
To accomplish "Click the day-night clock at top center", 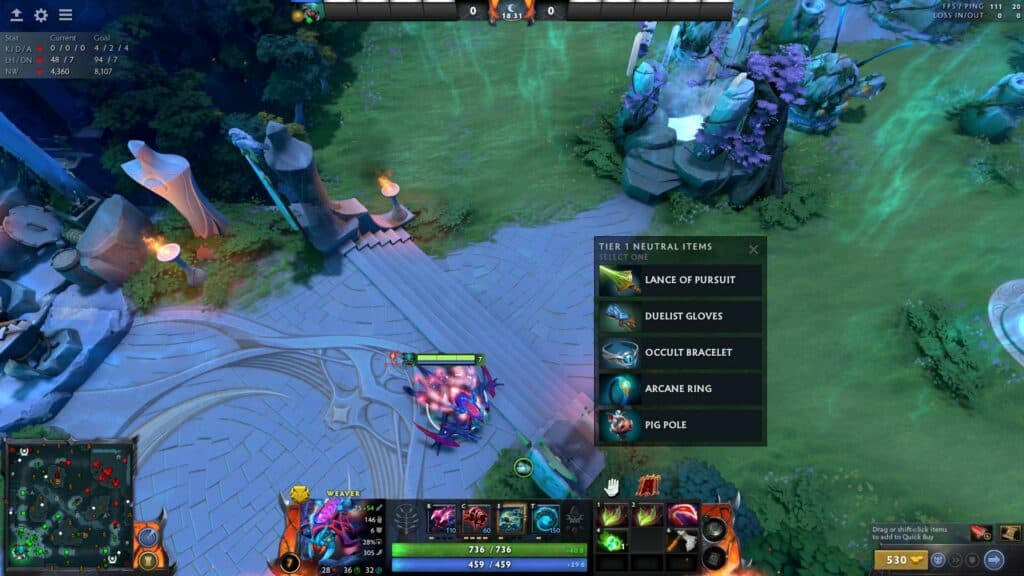I will pos(511,11).
